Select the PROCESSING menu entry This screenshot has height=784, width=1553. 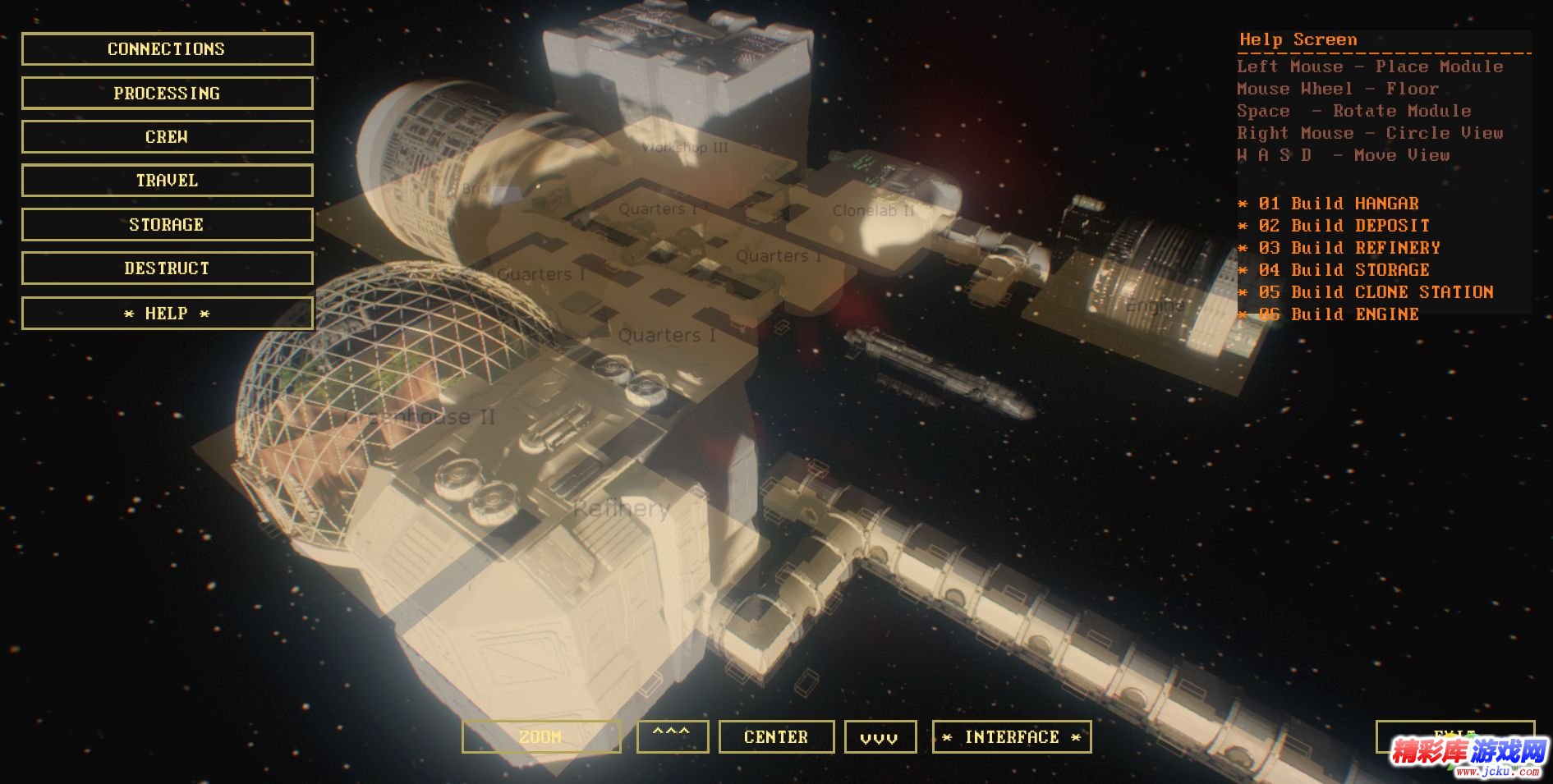tap(167, 94)
